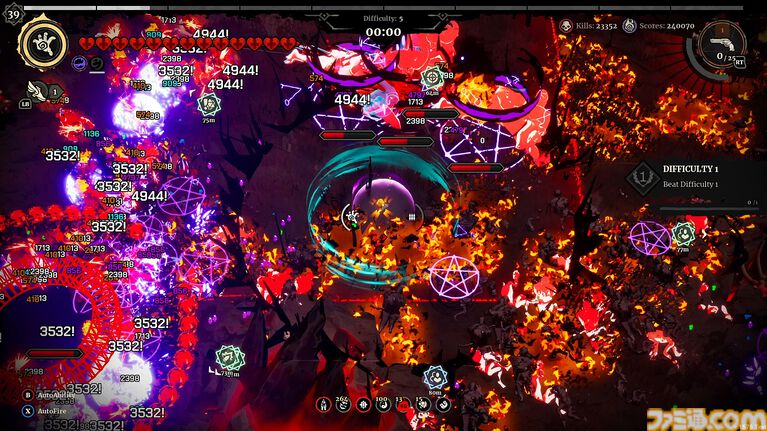Click the crosshair target objective marker
The width and height of the screenshot is (767, 431).
(433, 76)
